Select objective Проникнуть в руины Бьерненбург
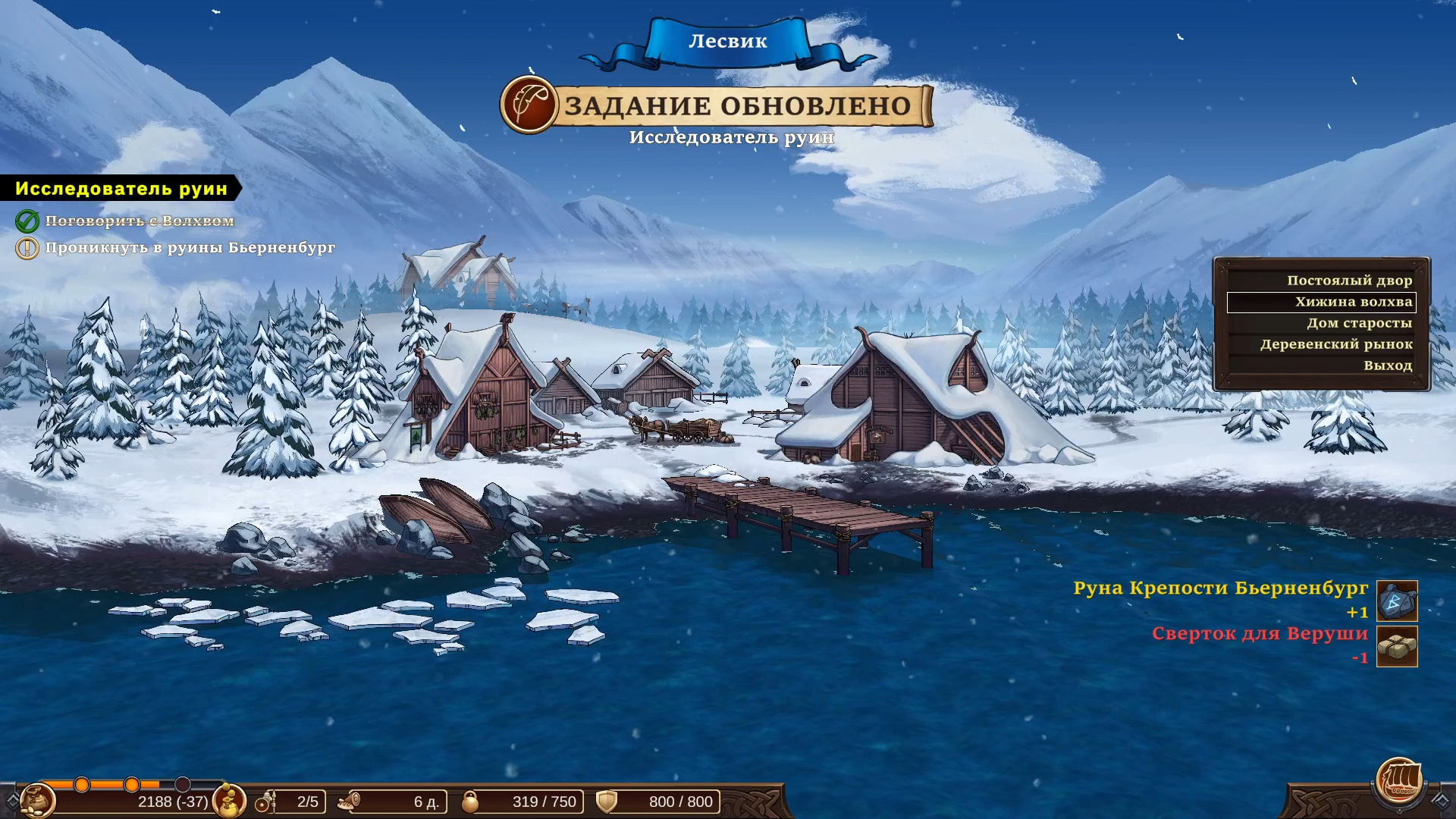Viewport: 1456px width, 819px height. (190, 248)
